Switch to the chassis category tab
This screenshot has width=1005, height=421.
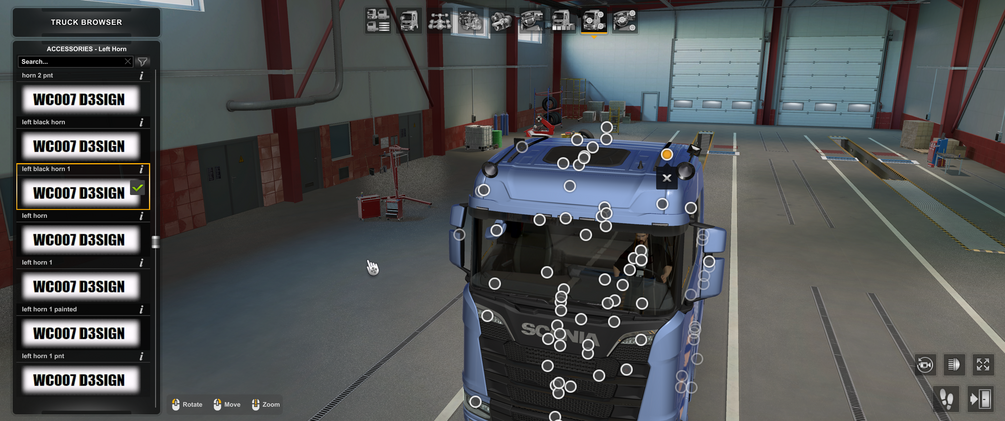tap(440, 20)
